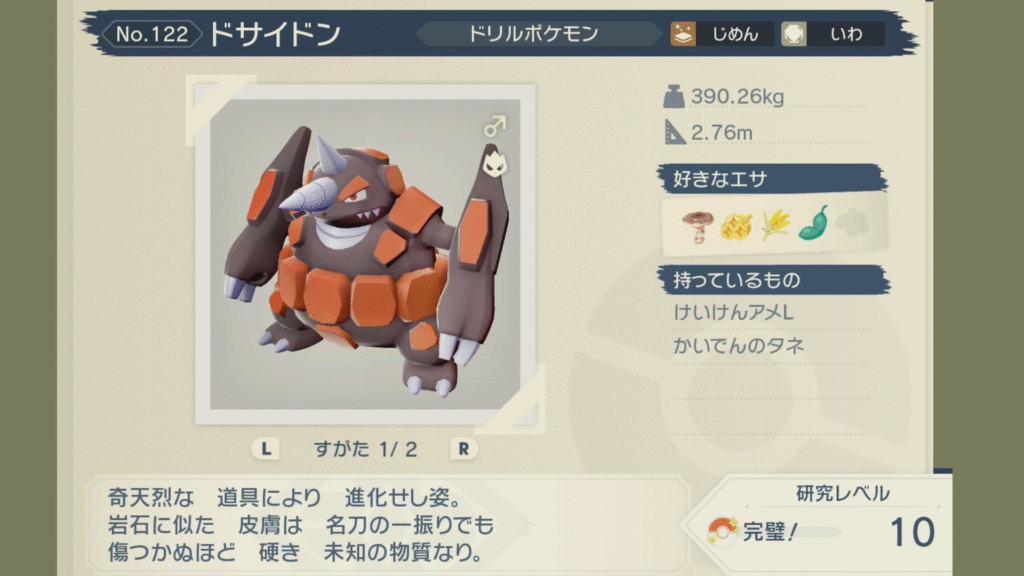
Task: Click the すがた 1/2 form selector
Action: [x=365, y=449]
